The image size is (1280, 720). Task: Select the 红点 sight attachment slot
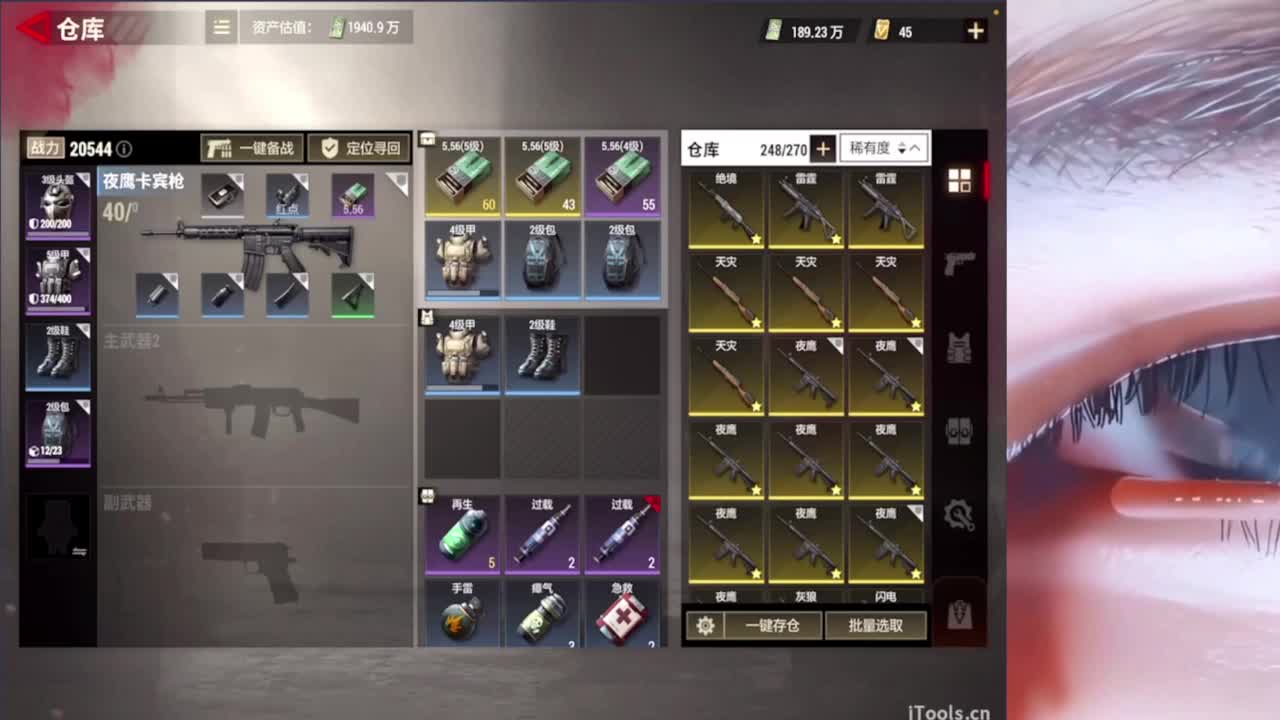pyautogui.click(x=287, y=194)
